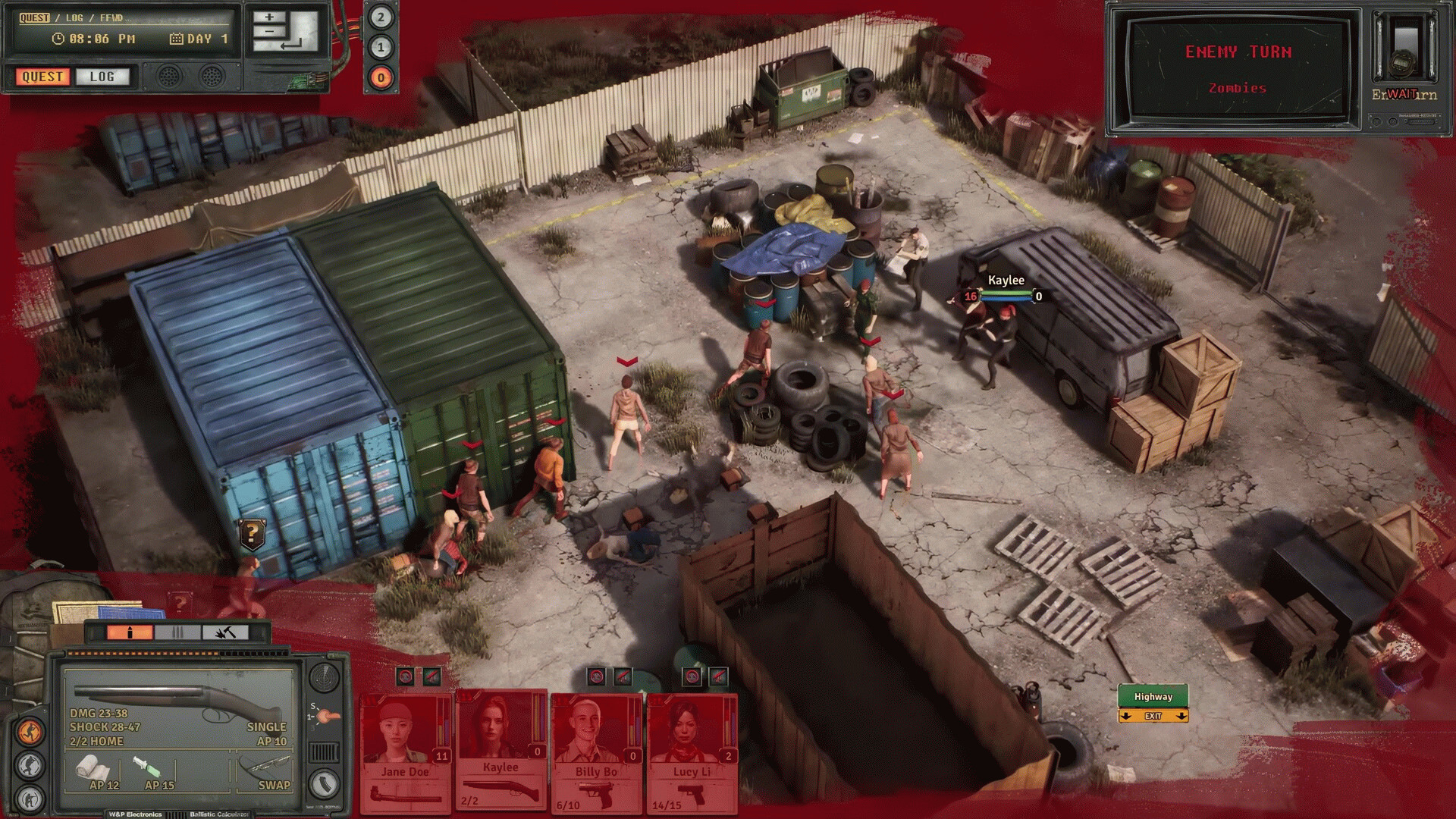Viewport: 1456px width, 819px height.
Task: Click the plus zoom button
Action: [269, 17]
